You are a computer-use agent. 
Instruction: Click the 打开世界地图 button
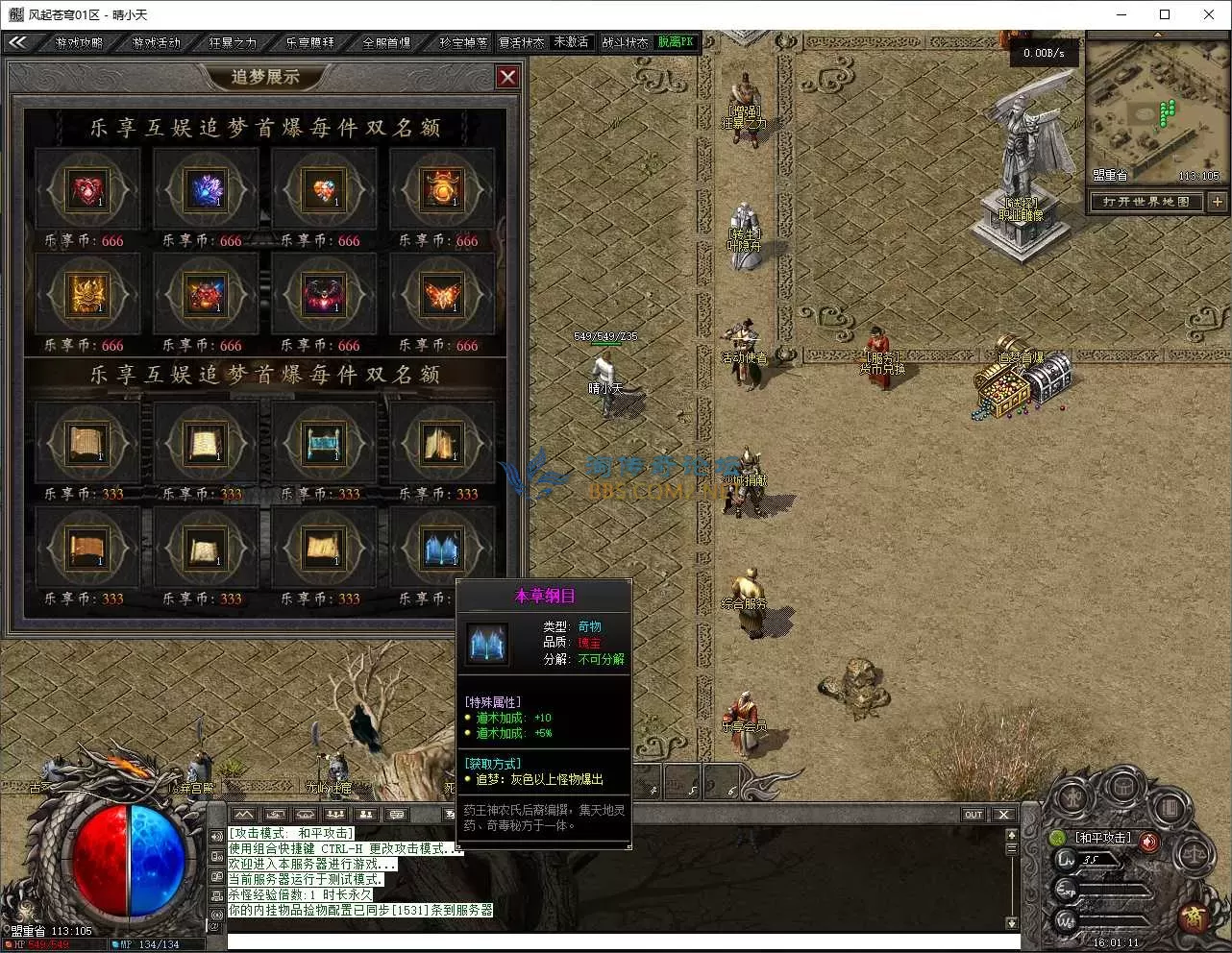point(1146,202)
